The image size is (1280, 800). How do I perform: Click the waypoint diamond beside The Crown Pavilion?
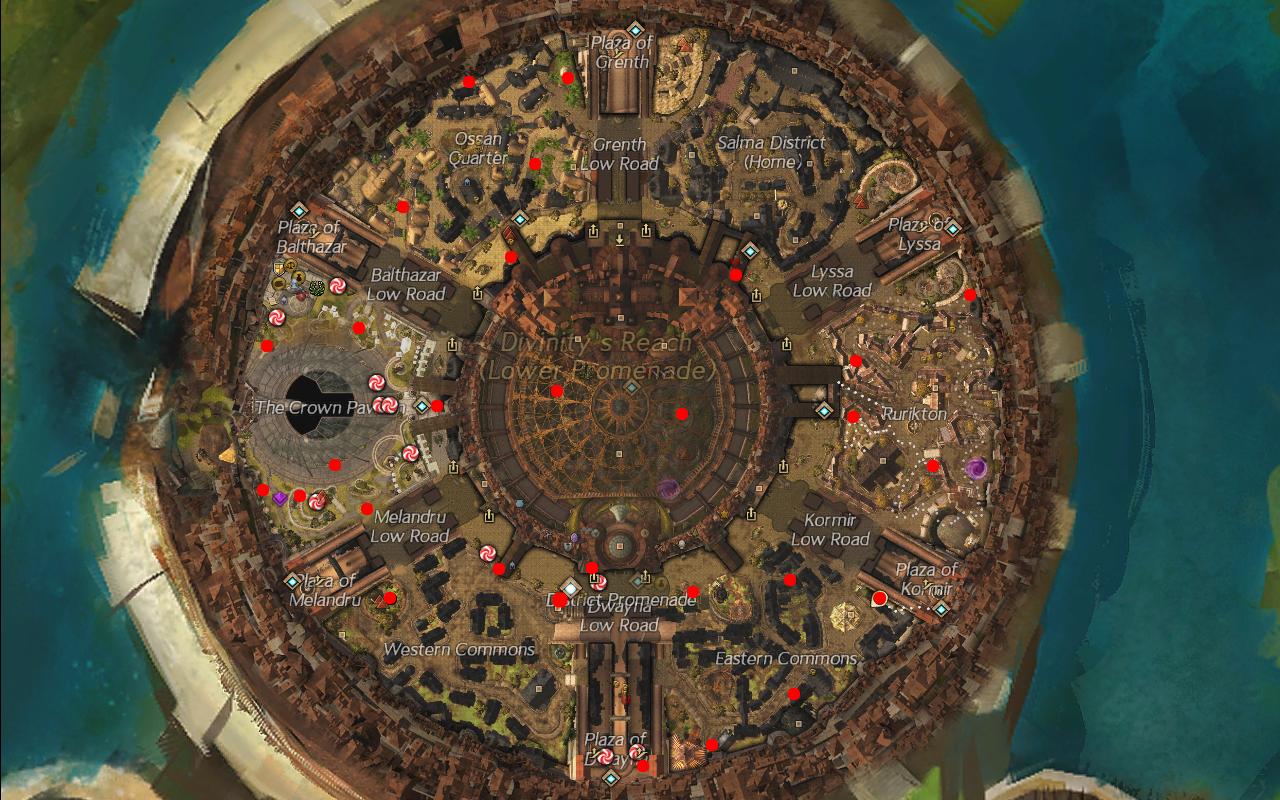pos(421,406)
